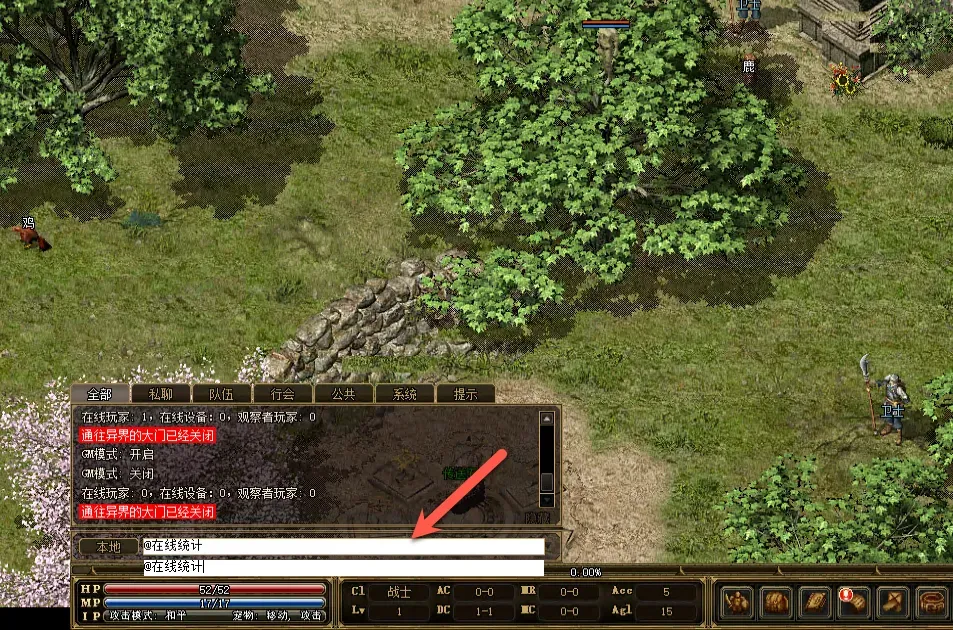Focus the upper chat input field
Screen dimensions: 953x630
click(x=343, y=547)
